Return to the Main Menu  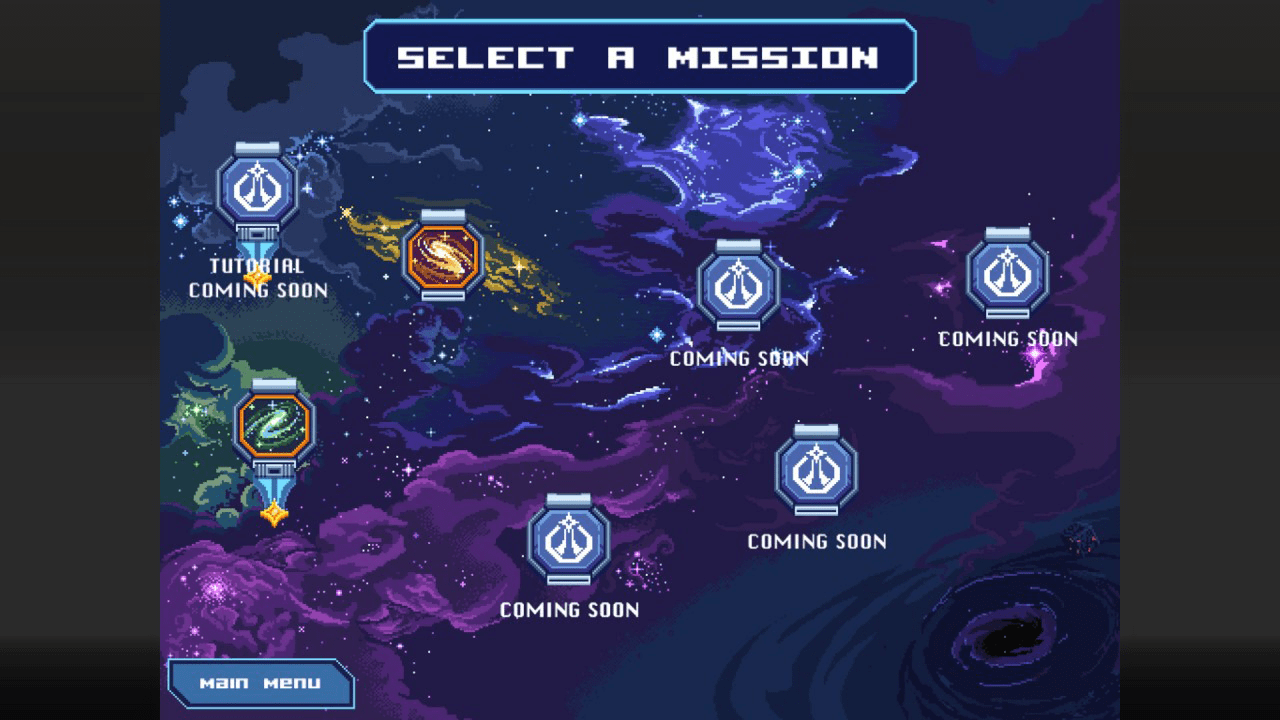pos(261,683)
